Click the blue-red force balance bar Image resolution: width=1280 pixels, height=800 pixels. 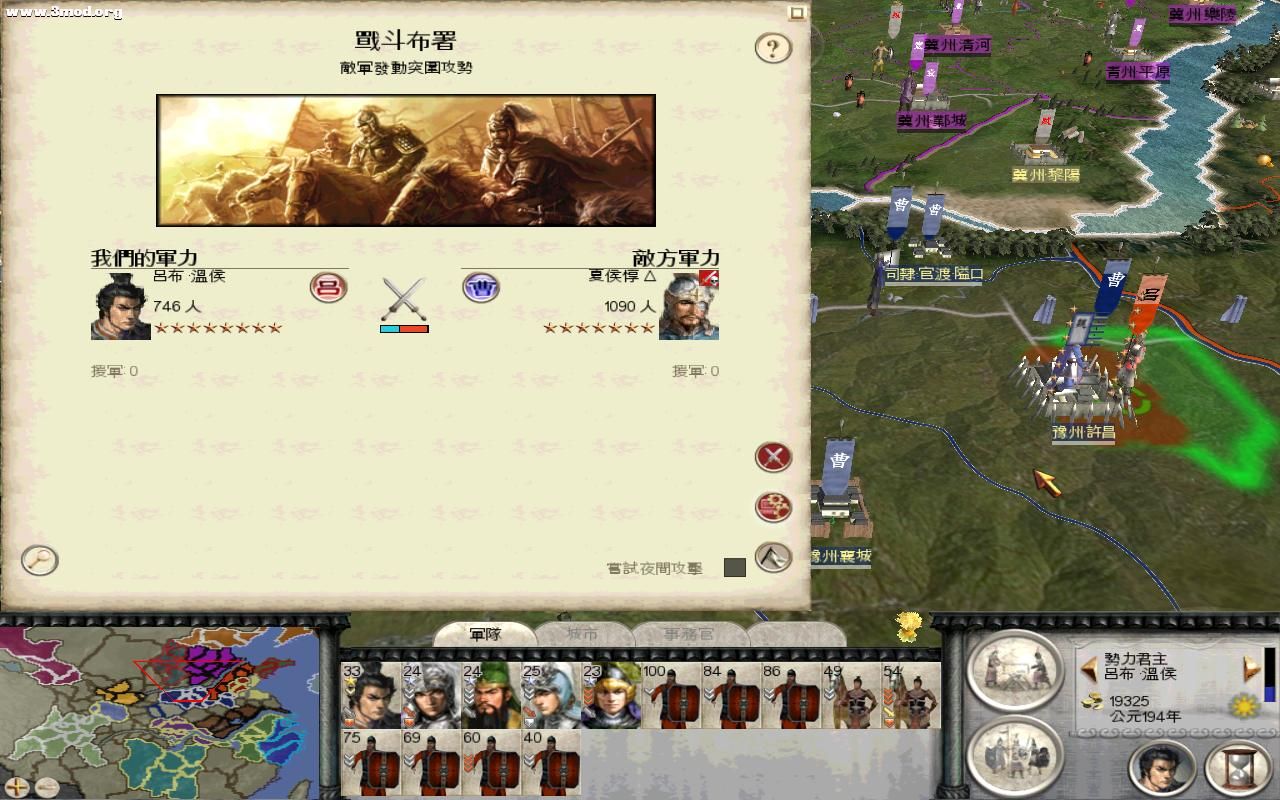[404, 327]
